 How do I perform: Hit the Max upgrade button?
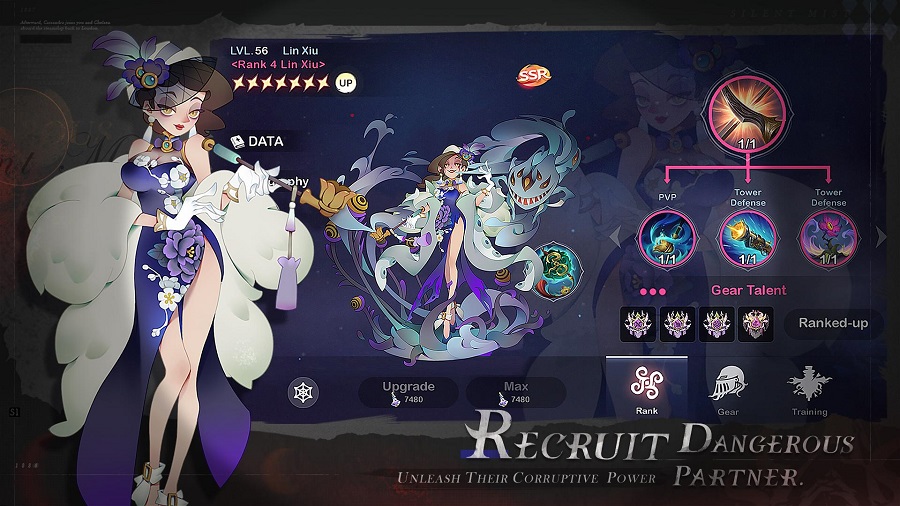[x=515, y=391]
